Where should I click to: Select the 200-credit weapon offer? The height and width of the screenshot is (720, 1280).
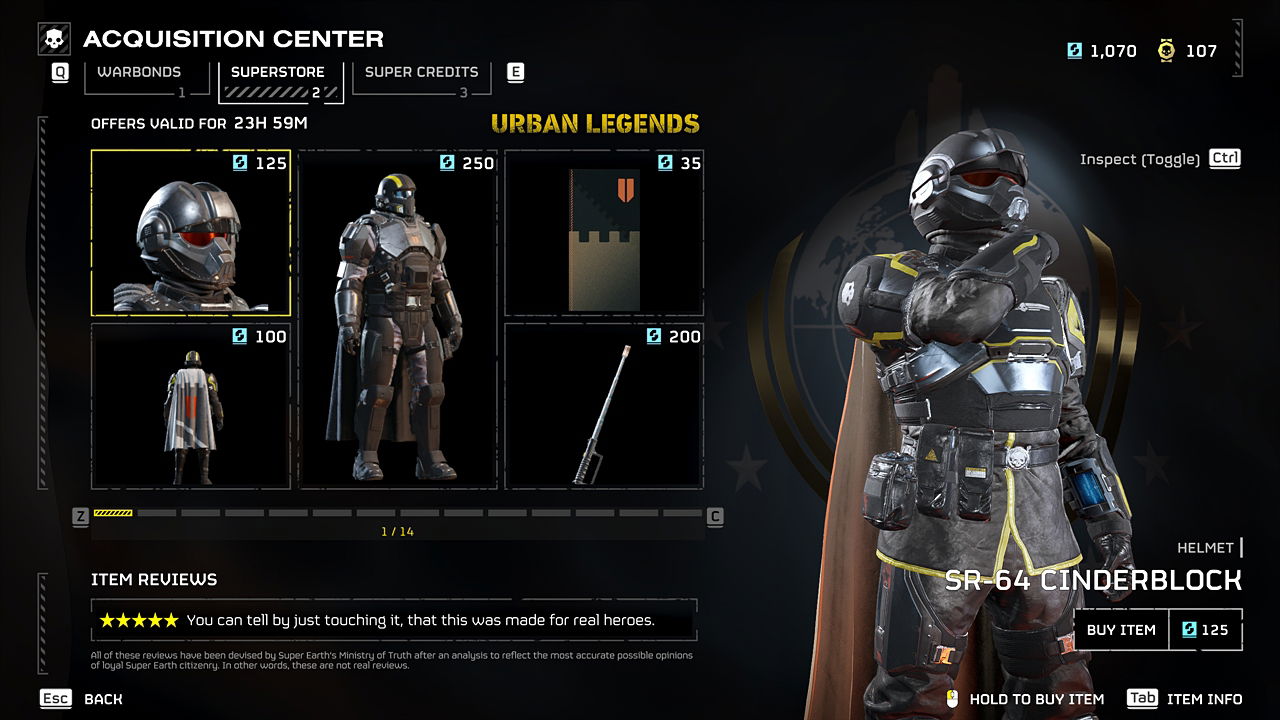(604, 406)
